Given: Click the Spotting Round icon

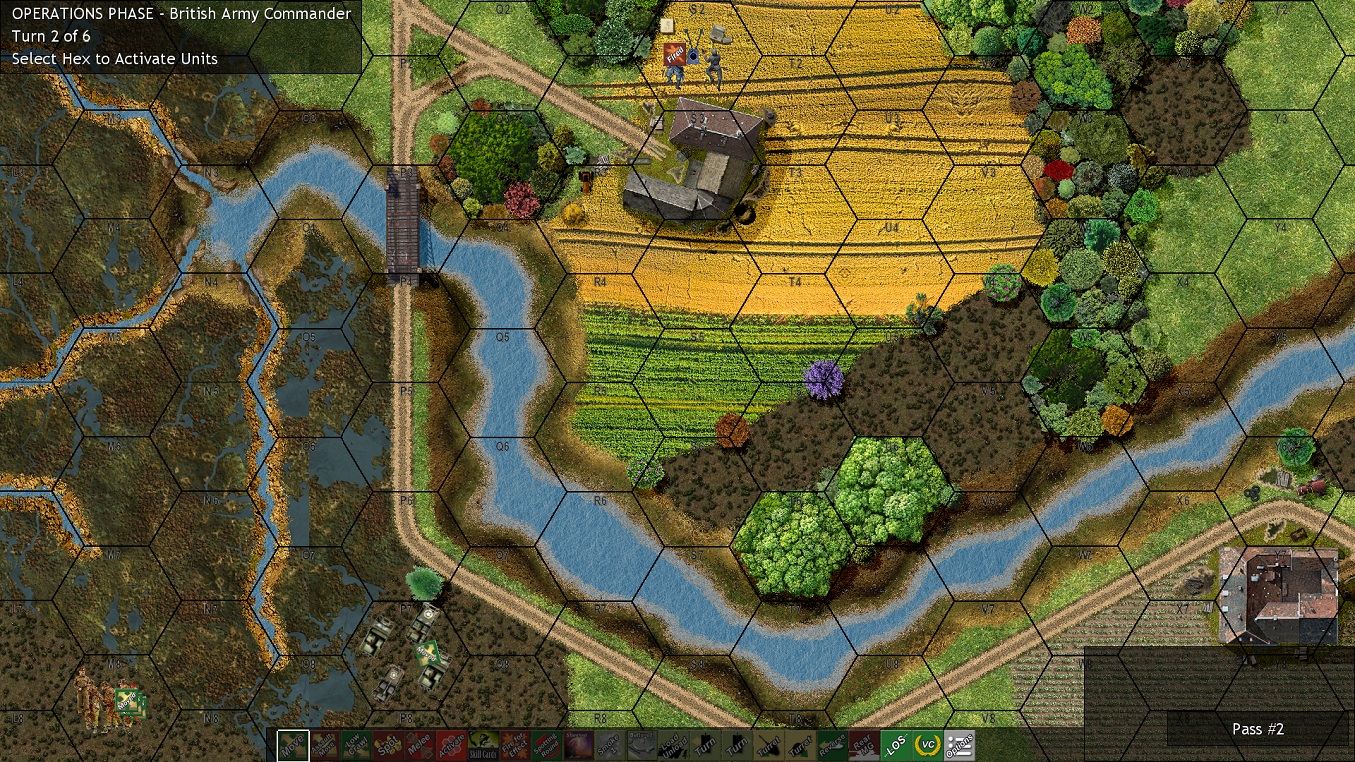Looking at the screenshot, I should pos(546,745).
